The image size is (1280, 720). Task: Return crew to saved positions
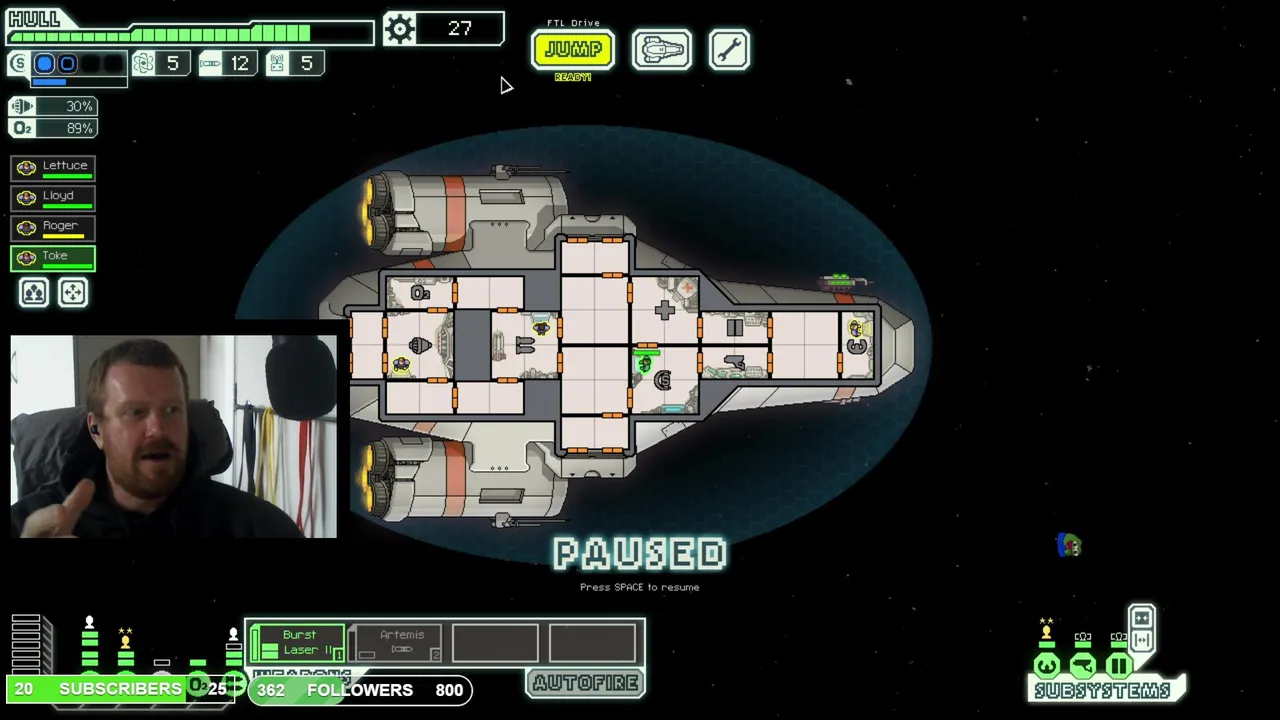[x=73, y=292]
